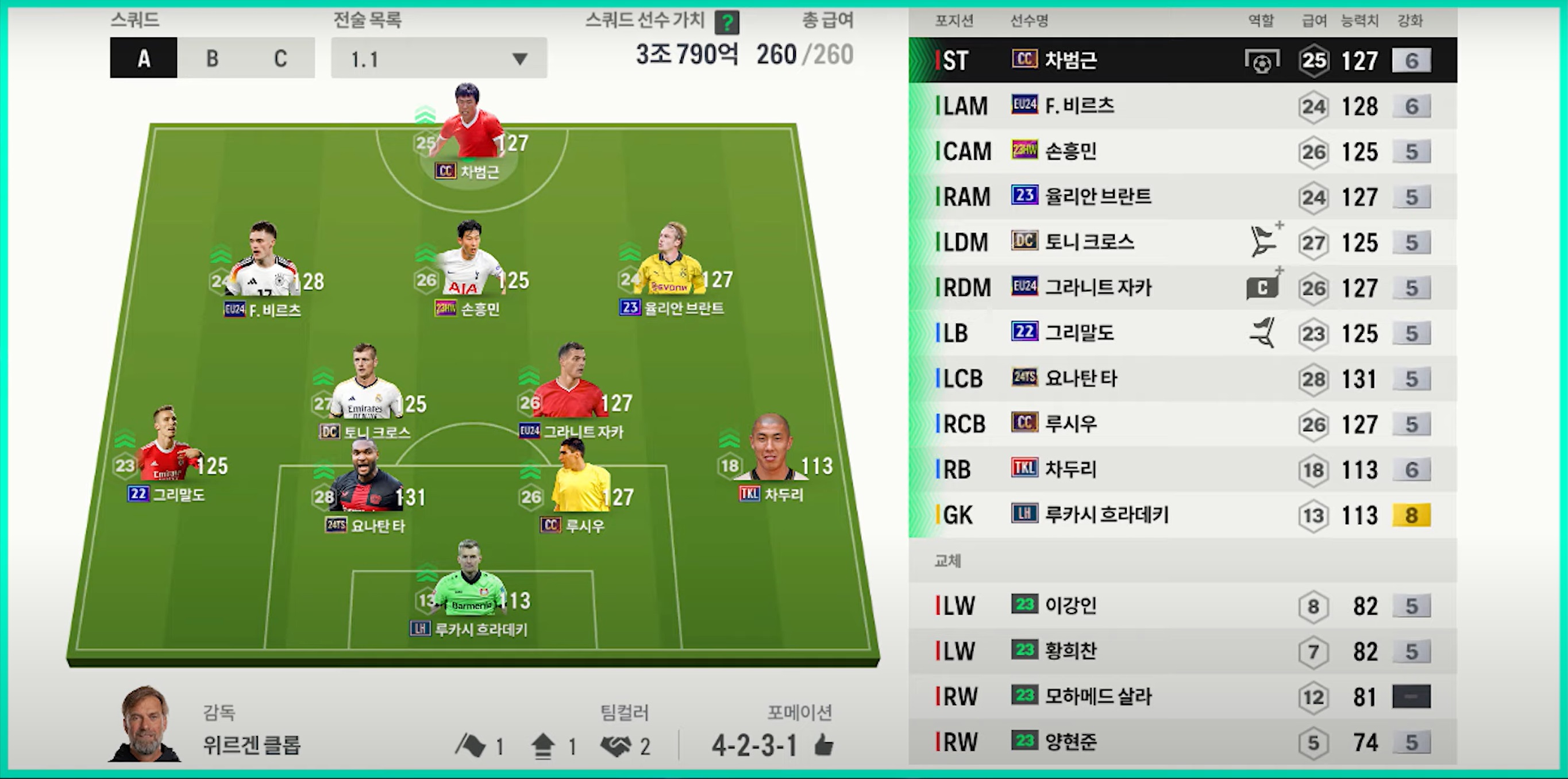This screenshot has height=779, width=1568.
Task: Select the LB 그리말도 list row
Action: click(x=1182, y=333)
